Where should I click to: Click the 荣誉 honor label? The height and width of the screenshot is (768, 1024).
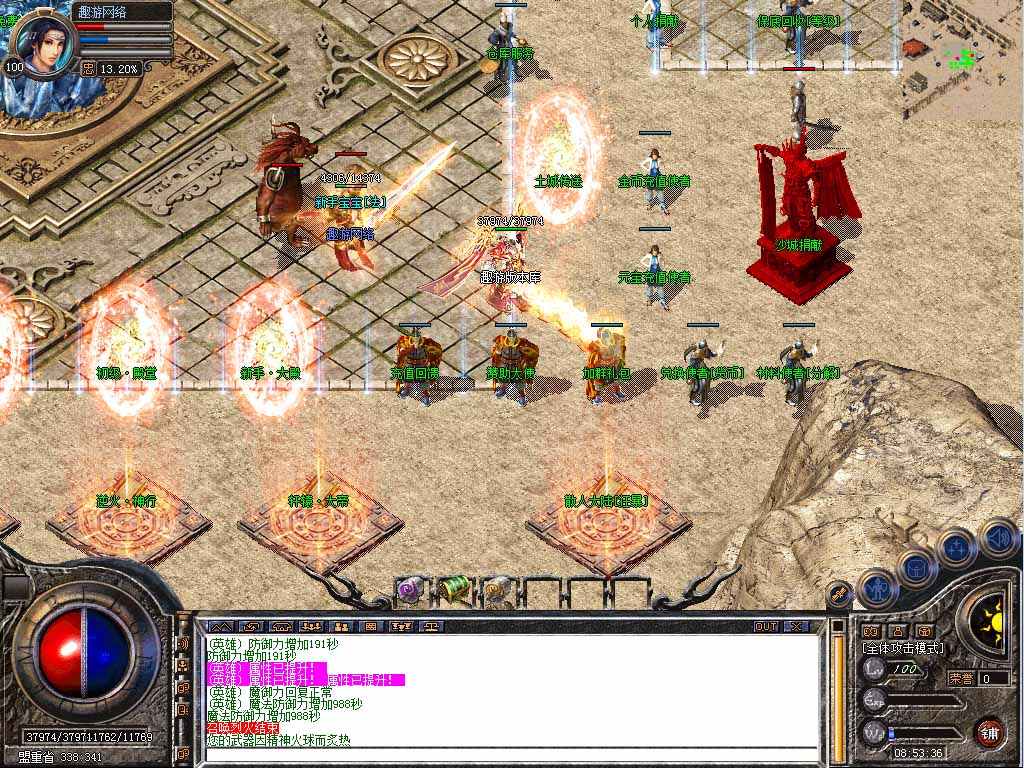point(961,678)
